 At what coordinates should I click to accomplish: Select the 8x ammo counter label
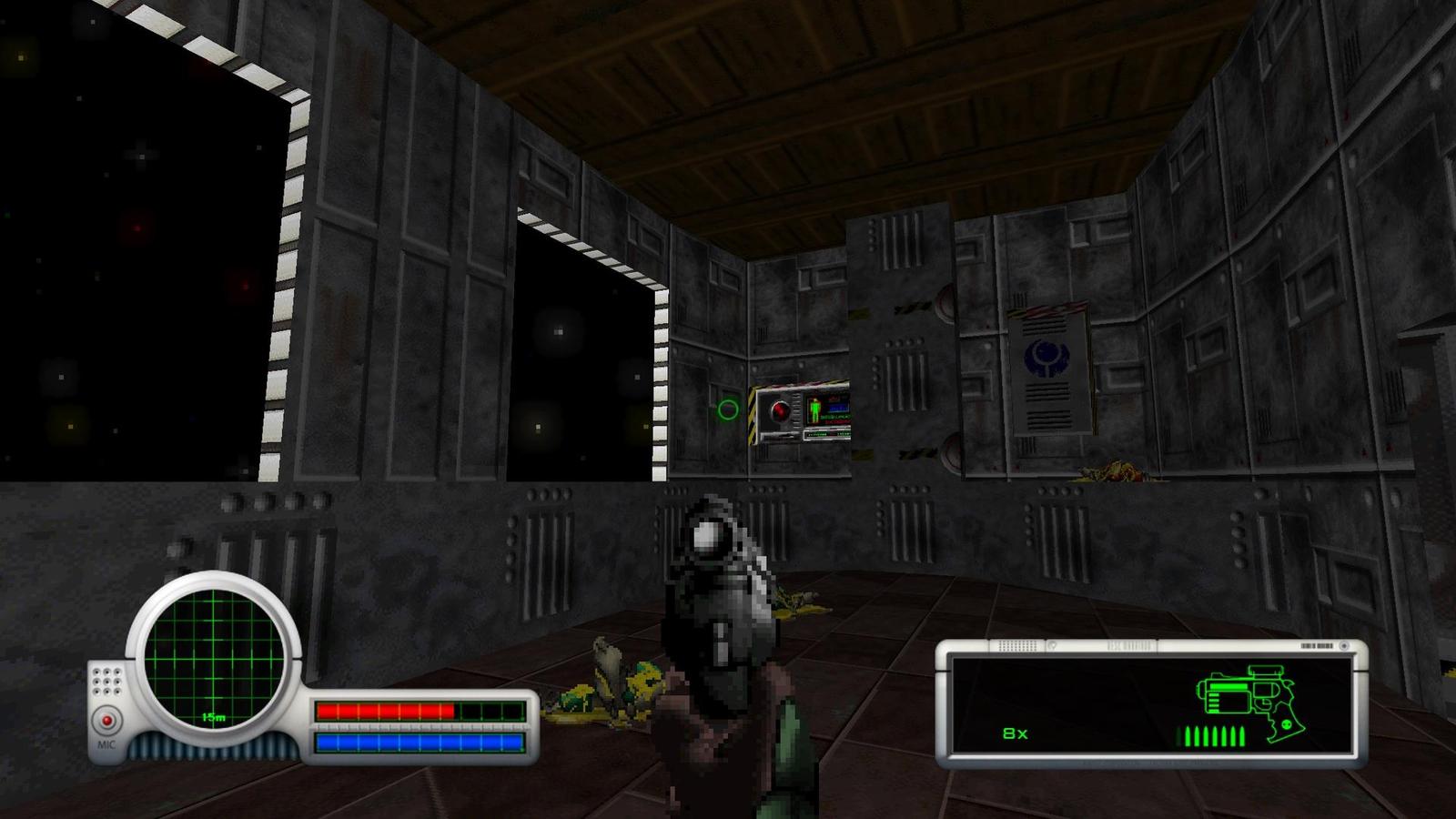point(1015,733)
